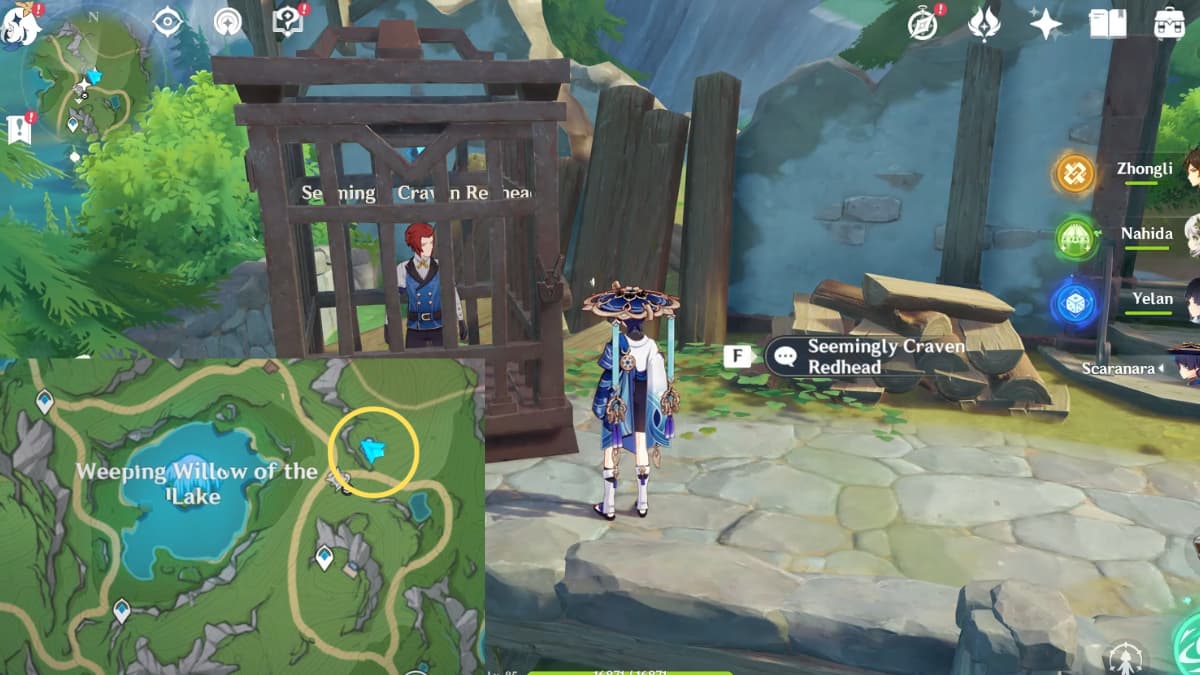This screenshot has width=1200, height=675.
Task: Open the winged battle pass icon
Action: pyautogui.click(x=984, y=23)
